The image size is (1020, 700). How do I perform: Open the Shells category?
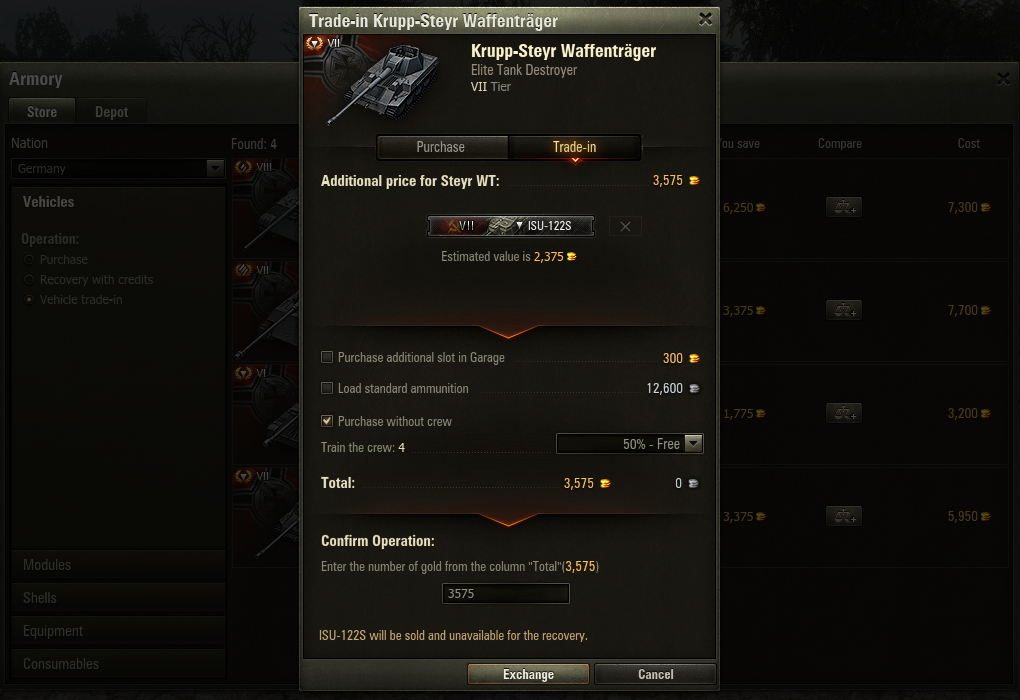[40, 598]
